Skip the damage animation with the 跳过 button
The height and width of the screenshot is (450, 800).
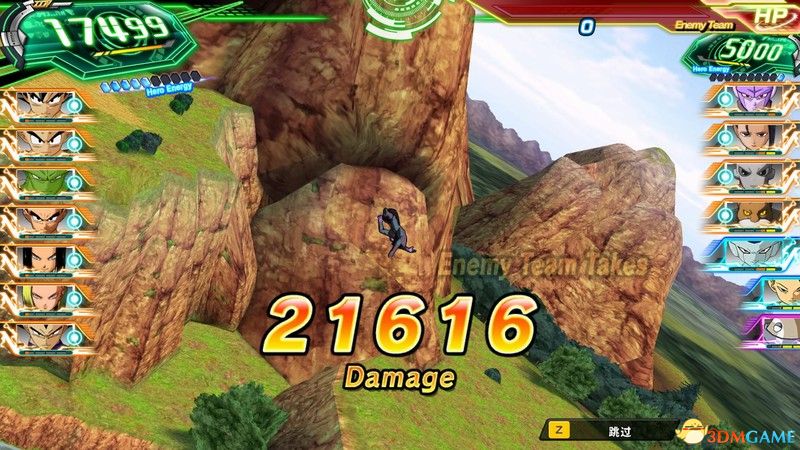(600, 430)
